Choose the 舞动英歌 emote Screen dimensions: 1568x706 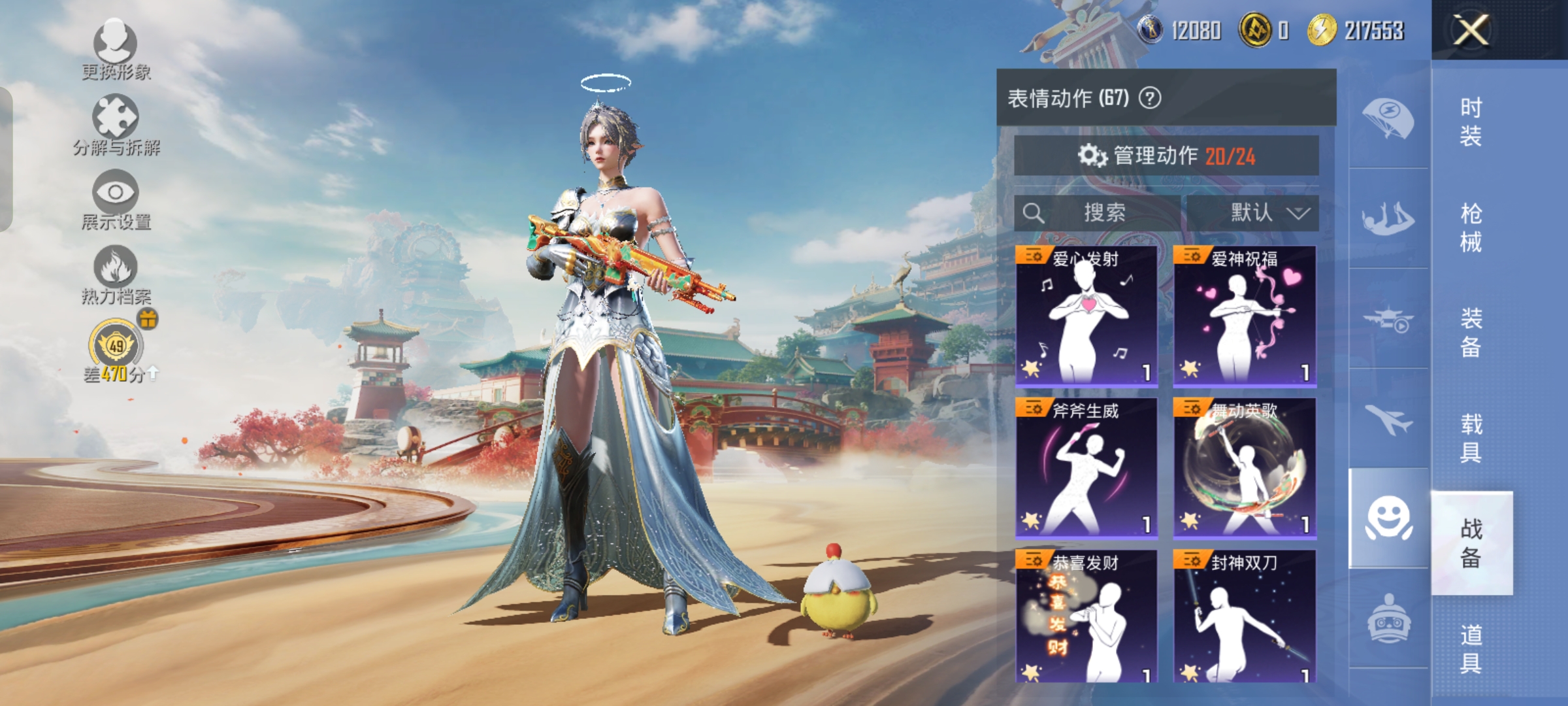[x=1245, y=468]
